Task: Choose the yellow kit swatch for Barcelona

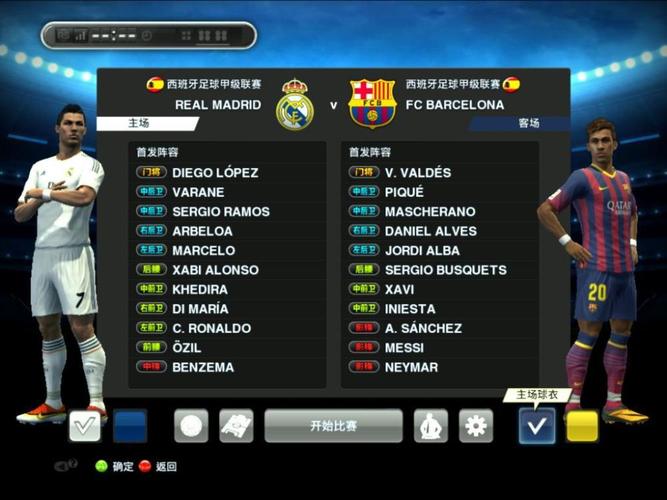Action: click(582, 426)
